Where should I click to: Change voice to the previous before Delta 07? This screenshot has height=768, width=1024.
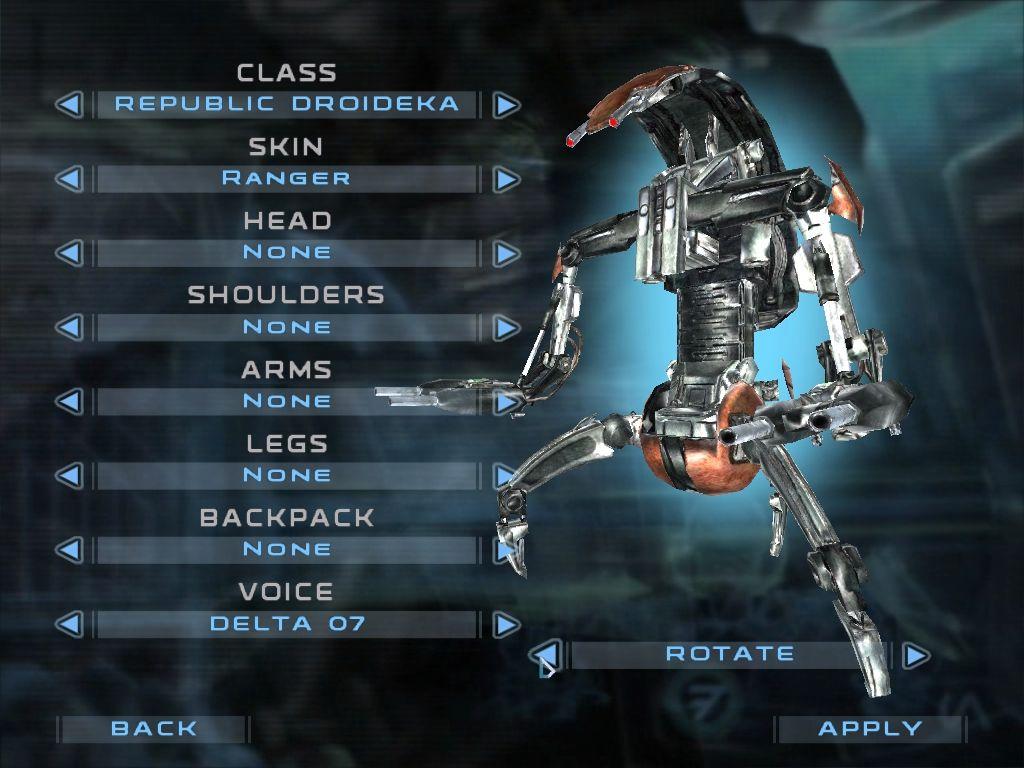coord(68,624)
